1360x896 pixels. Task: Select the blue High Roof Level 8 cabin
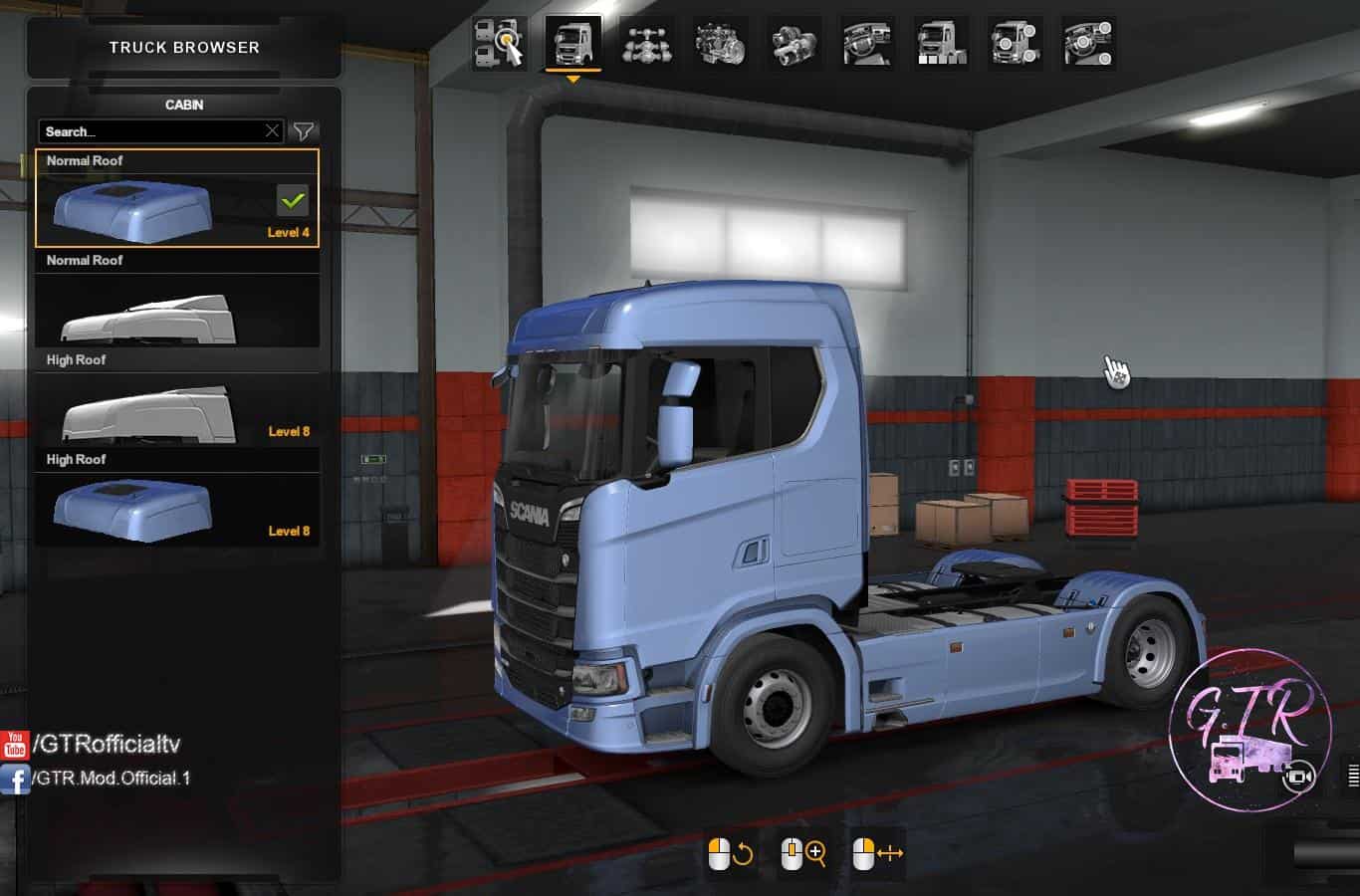[177, 508]
